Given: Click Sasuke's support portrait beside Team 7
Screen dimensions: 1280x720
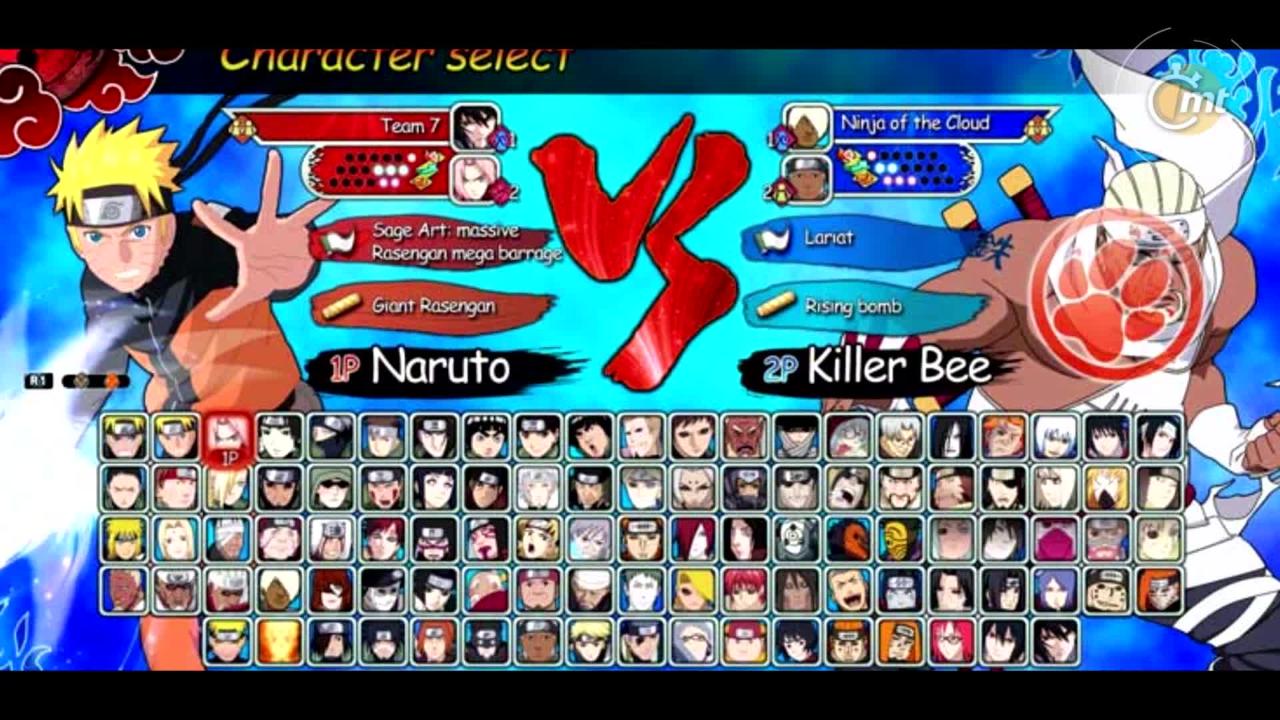Looking at the screenshot, I should 476,127.
